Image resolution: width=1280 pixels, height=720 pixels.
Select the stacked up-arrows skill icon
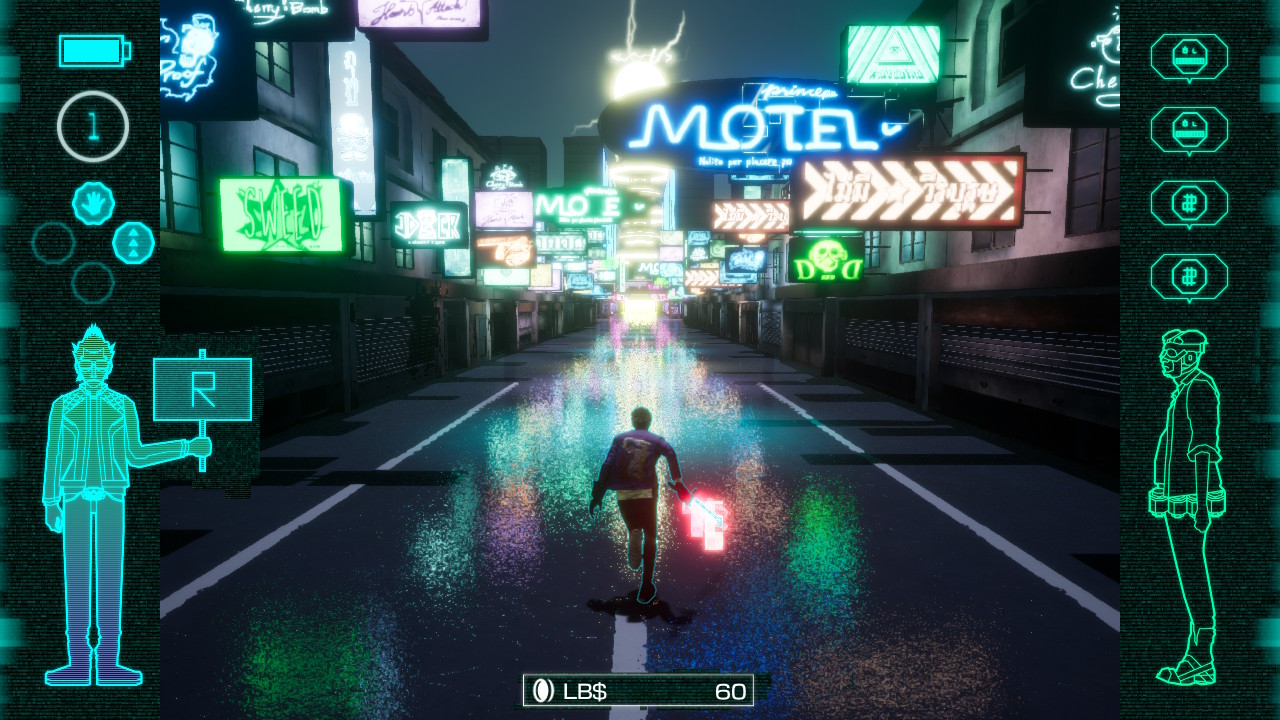click(x=133, y=243)
